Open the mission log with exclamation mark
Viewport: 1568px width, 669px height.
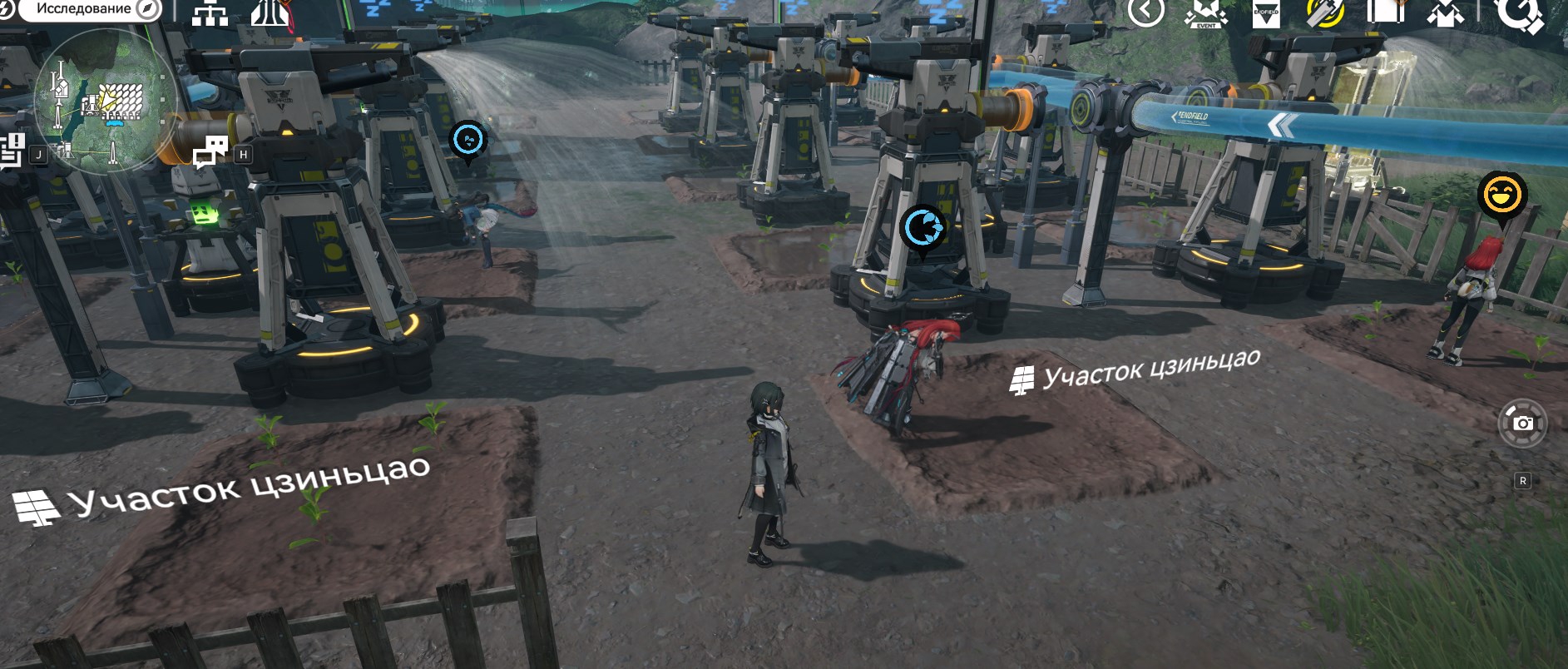[x=12, y=151]
